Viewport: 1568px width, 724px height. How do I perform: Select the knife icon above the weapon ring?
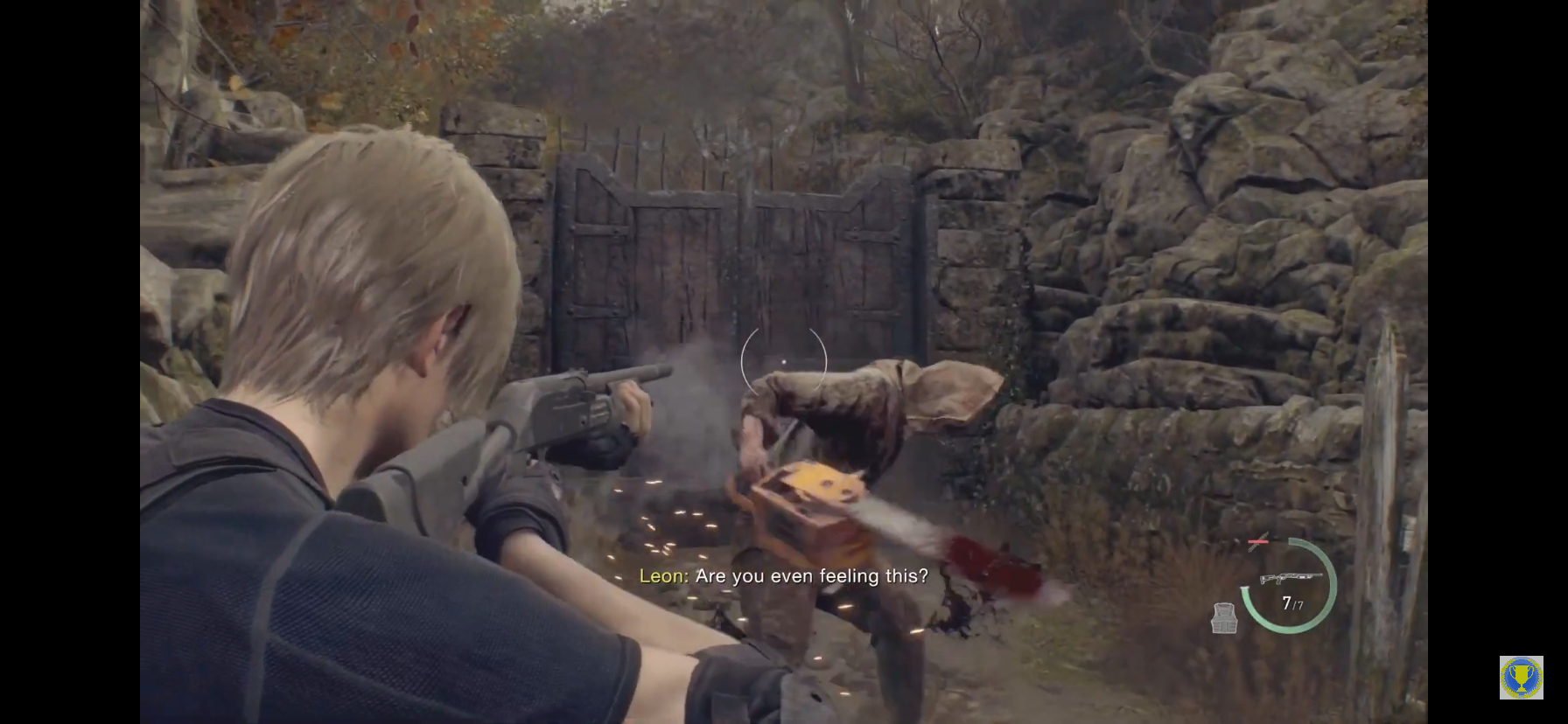[x=1257, y=543]
